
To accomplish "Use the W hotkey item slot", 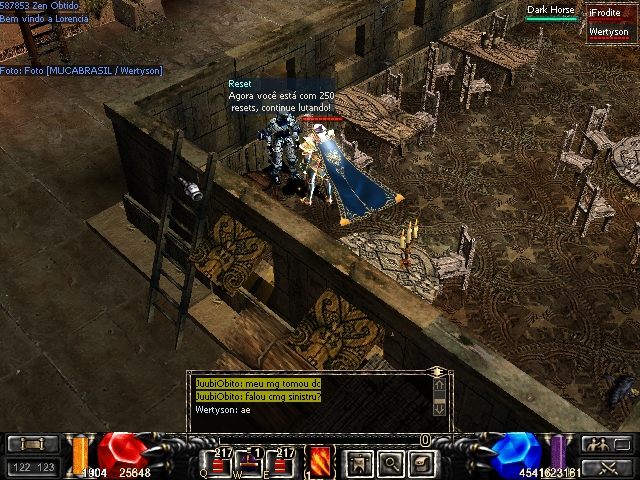I will coord(254,464).
